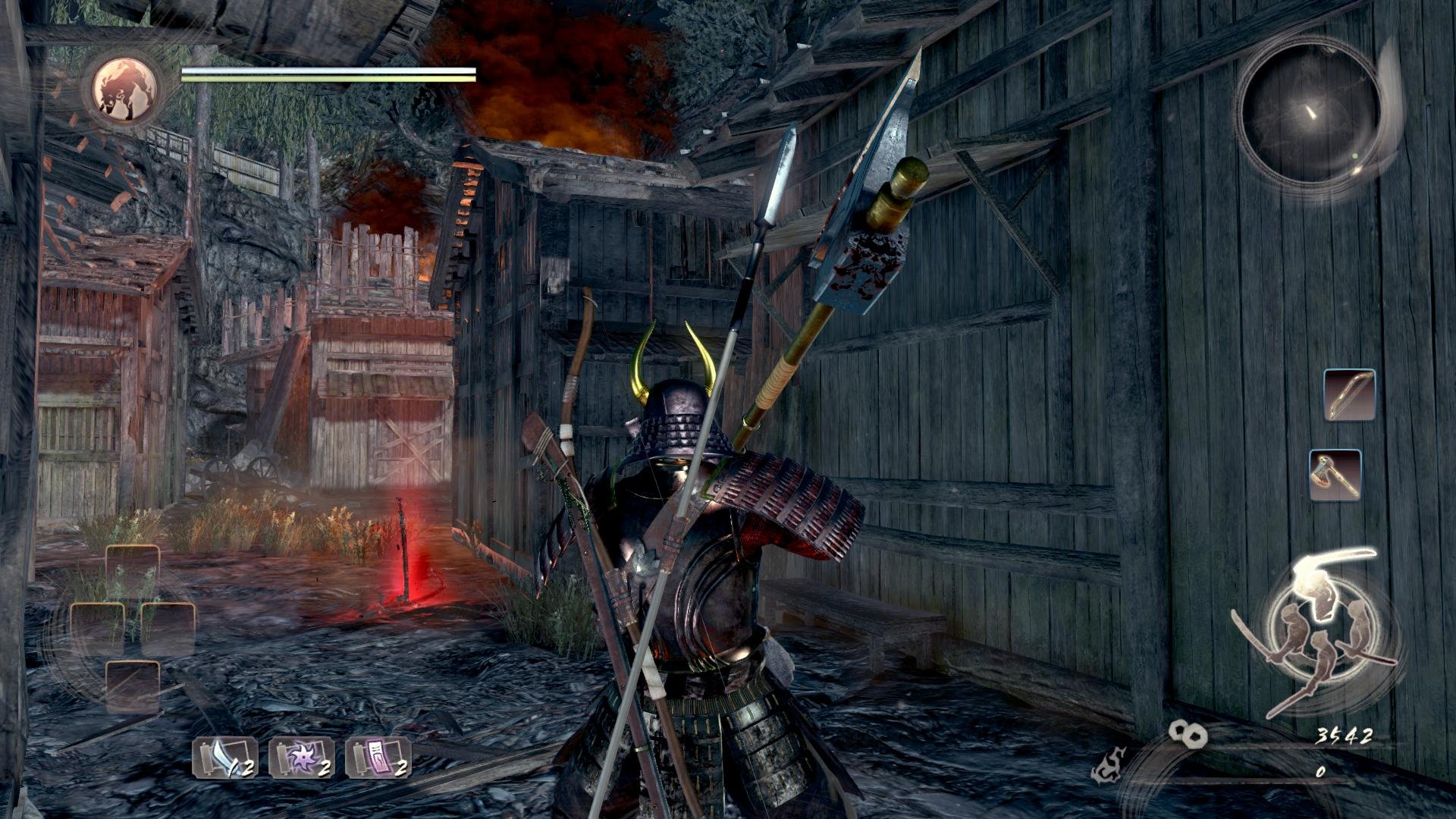Image resolution: width=1456 pixels, height=819 pixels.
Task: Use the purple talisman item
Action: [378, 758]
